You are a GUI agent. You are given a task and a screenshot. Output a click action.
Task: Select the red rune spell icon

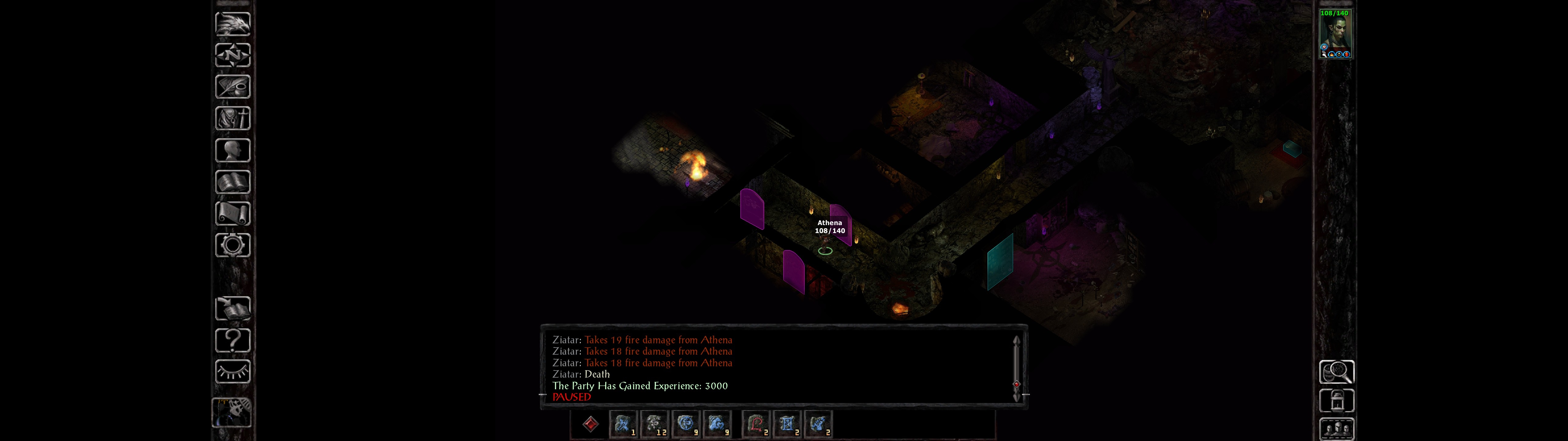(756, 424)
